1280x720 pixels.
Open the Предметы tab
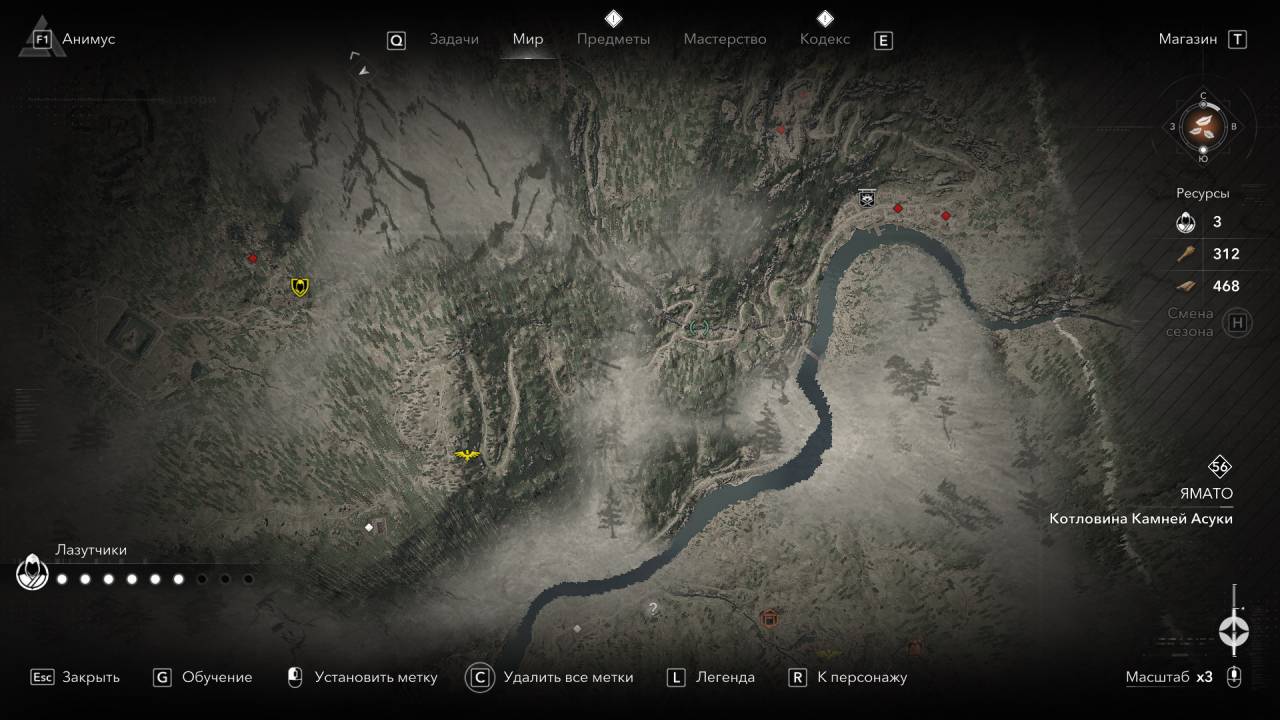tap(613, 39)
